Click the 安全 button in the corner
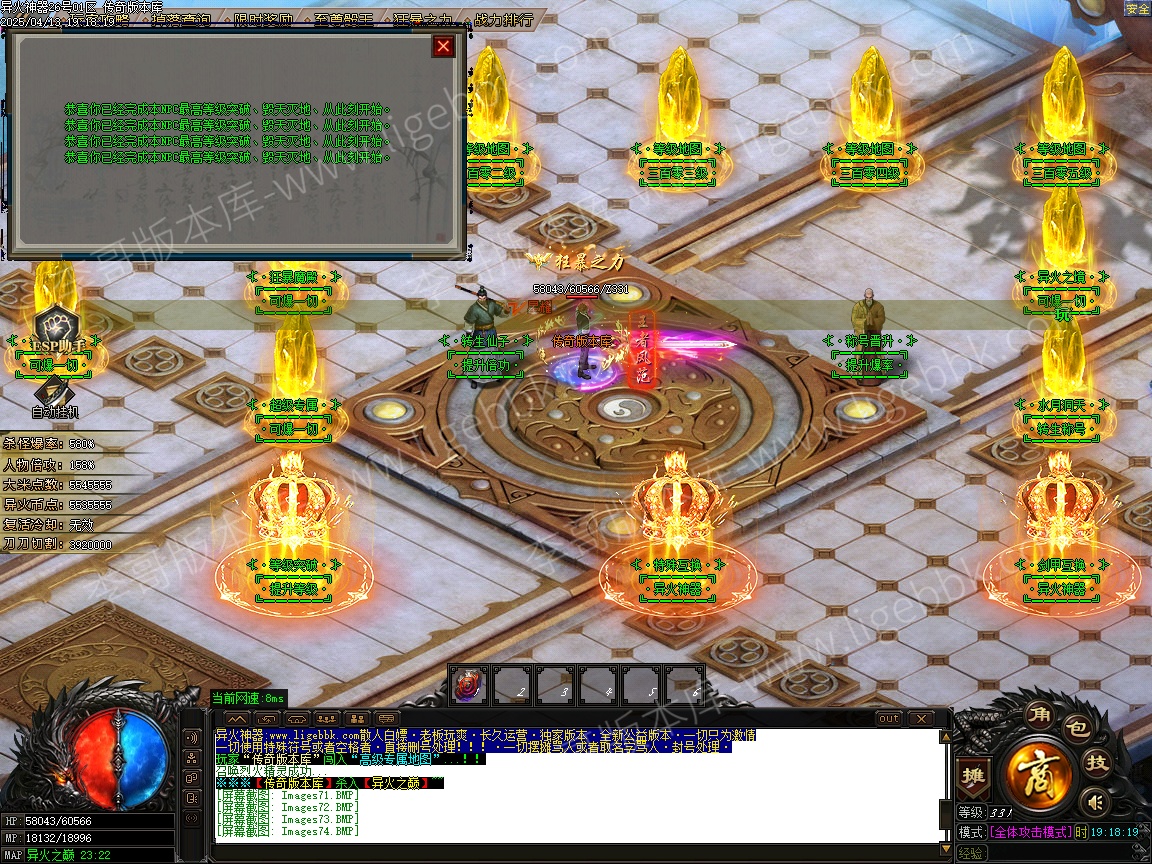This screenshot has height=864, width=1152. pyautogui.click(x=1137, y=9)
